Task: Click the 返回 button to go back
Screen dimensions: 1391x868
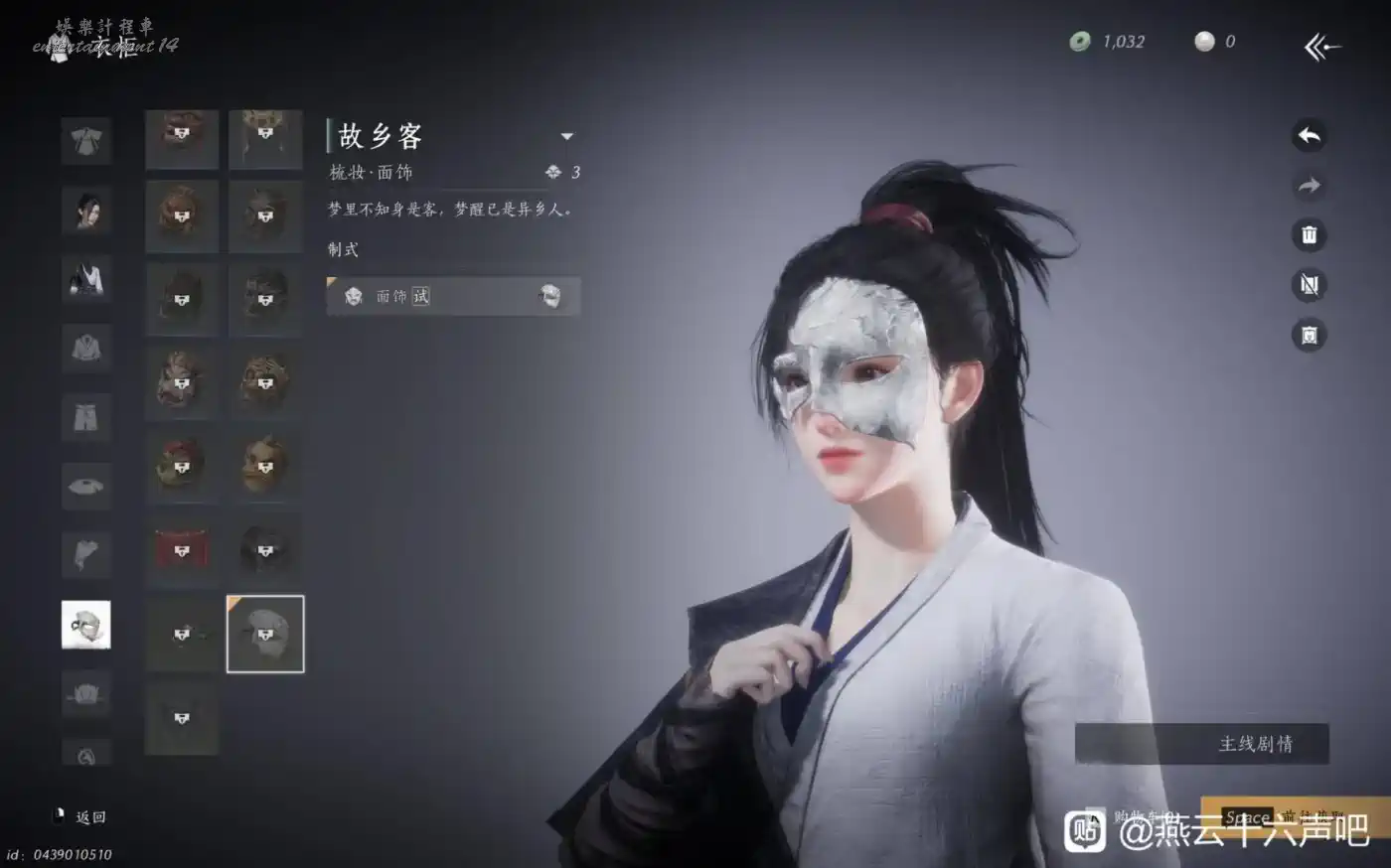Action: point(81,817)
